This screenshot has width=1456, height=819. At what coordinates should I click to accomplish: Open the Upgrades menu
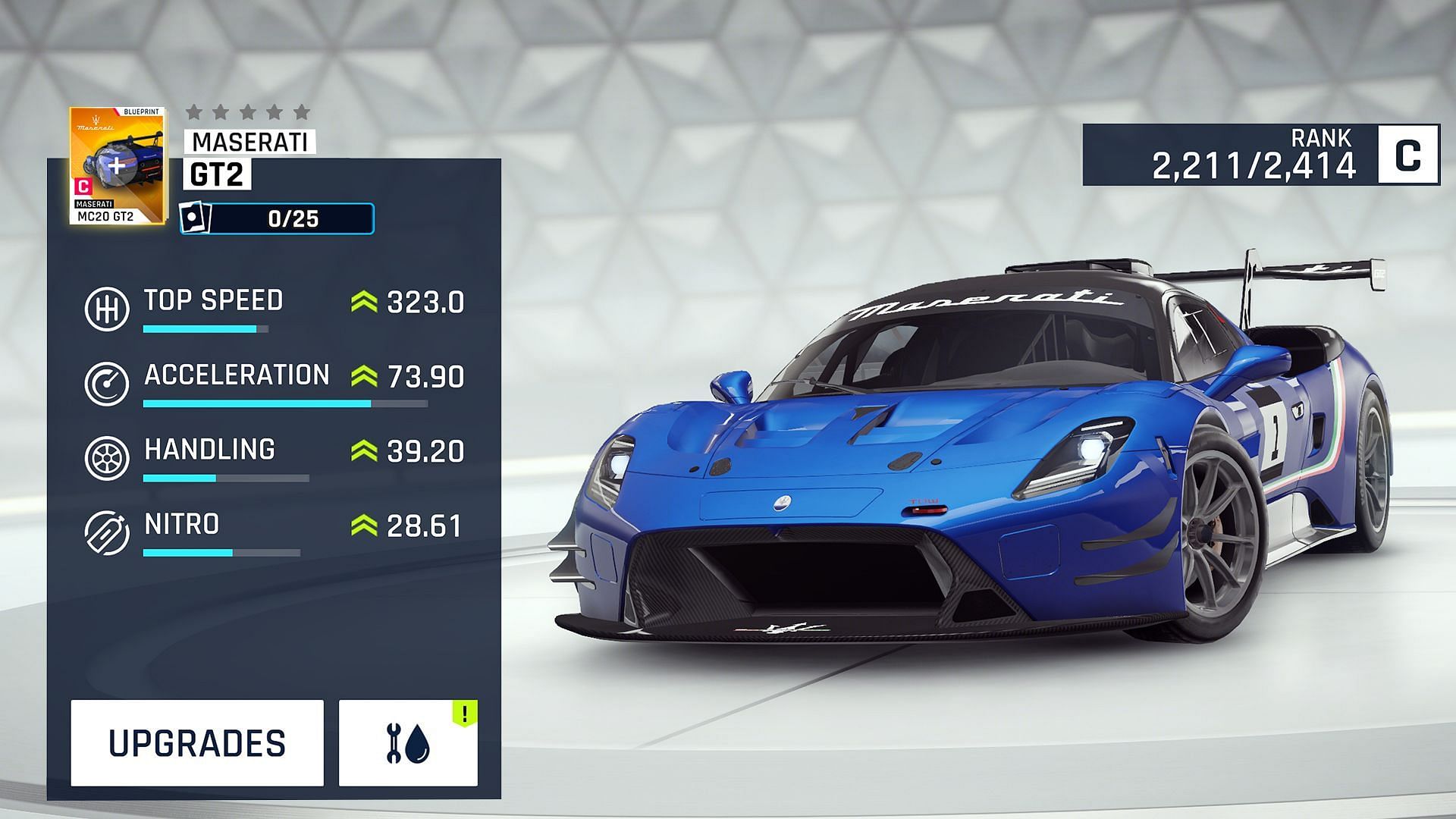point(197,743)
